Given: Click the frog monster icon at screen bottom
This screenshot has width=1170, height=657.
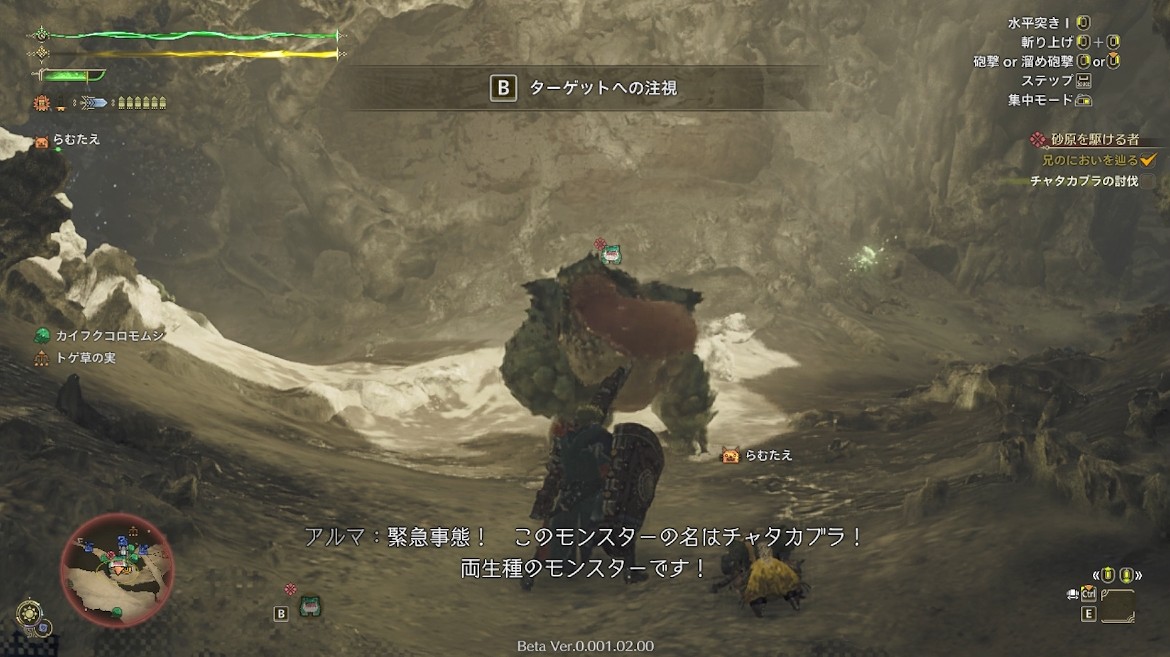Looking at the screenshot, I should click(310, 605).
